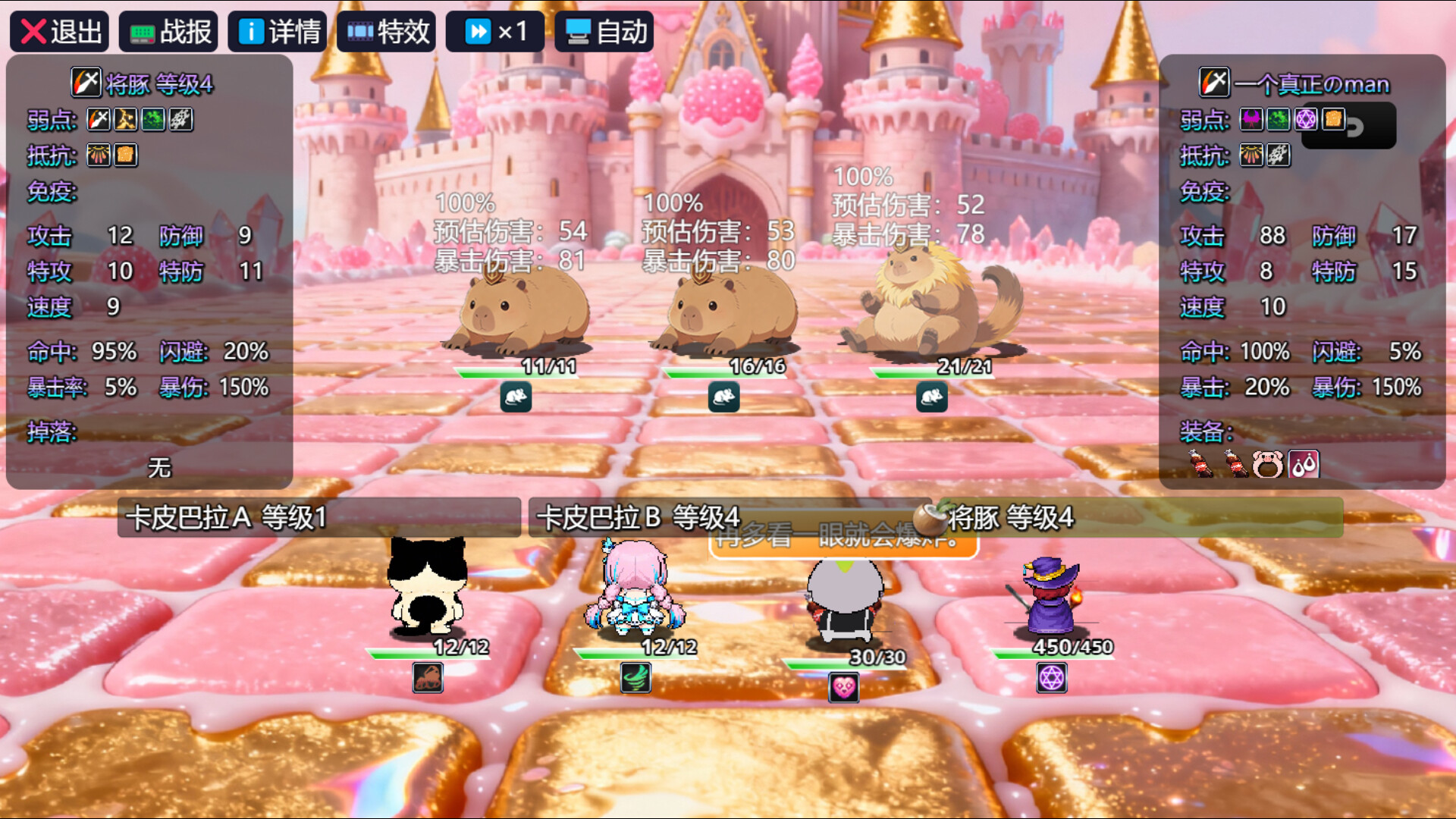Screen dimensions: 1456x819
Task: Click the purple hexagram weakness icon of 一个真正のman
Action: point(1305,120)
